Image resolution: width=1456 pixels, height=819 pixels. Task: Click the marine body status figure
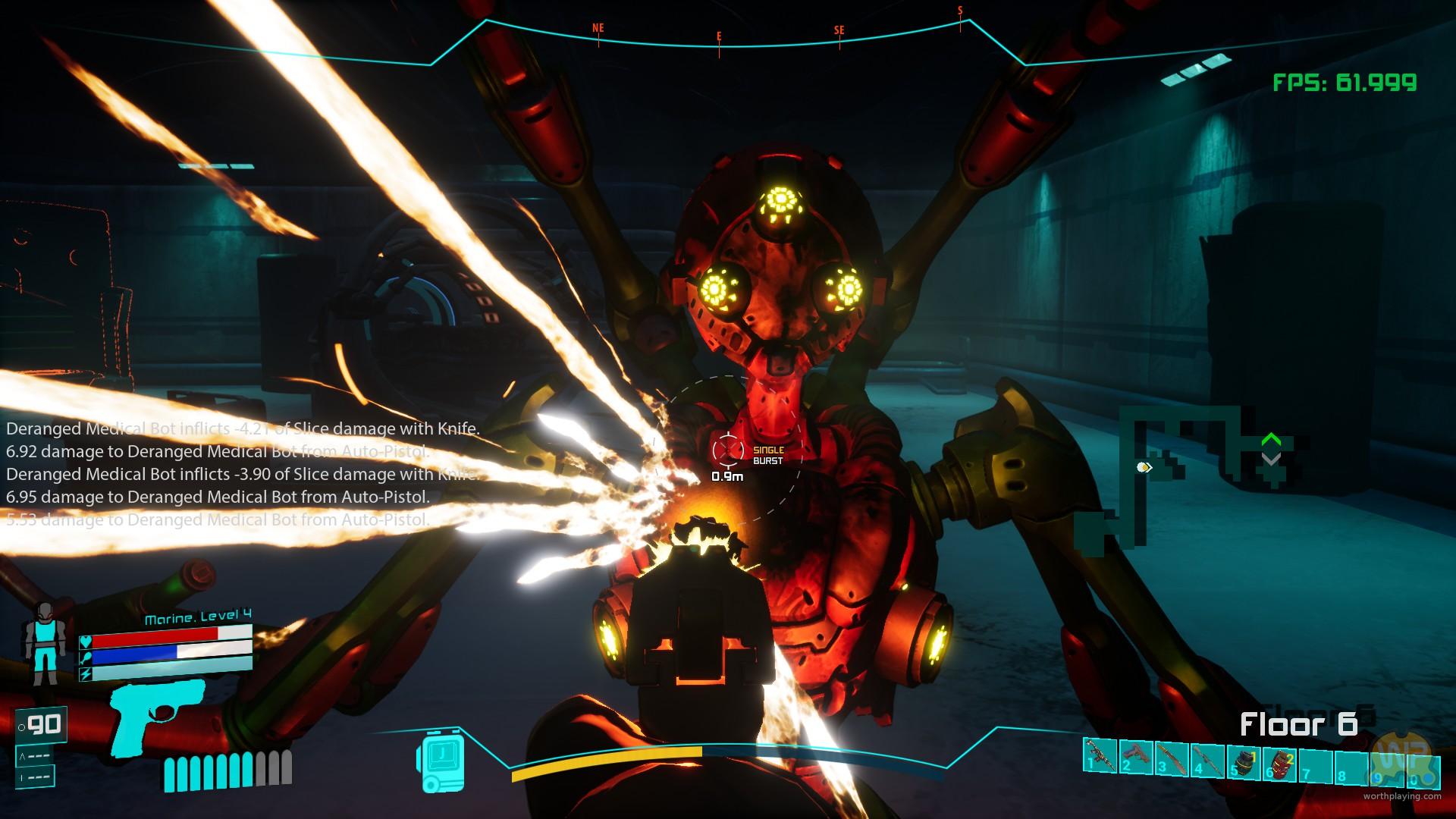[45, 645]
